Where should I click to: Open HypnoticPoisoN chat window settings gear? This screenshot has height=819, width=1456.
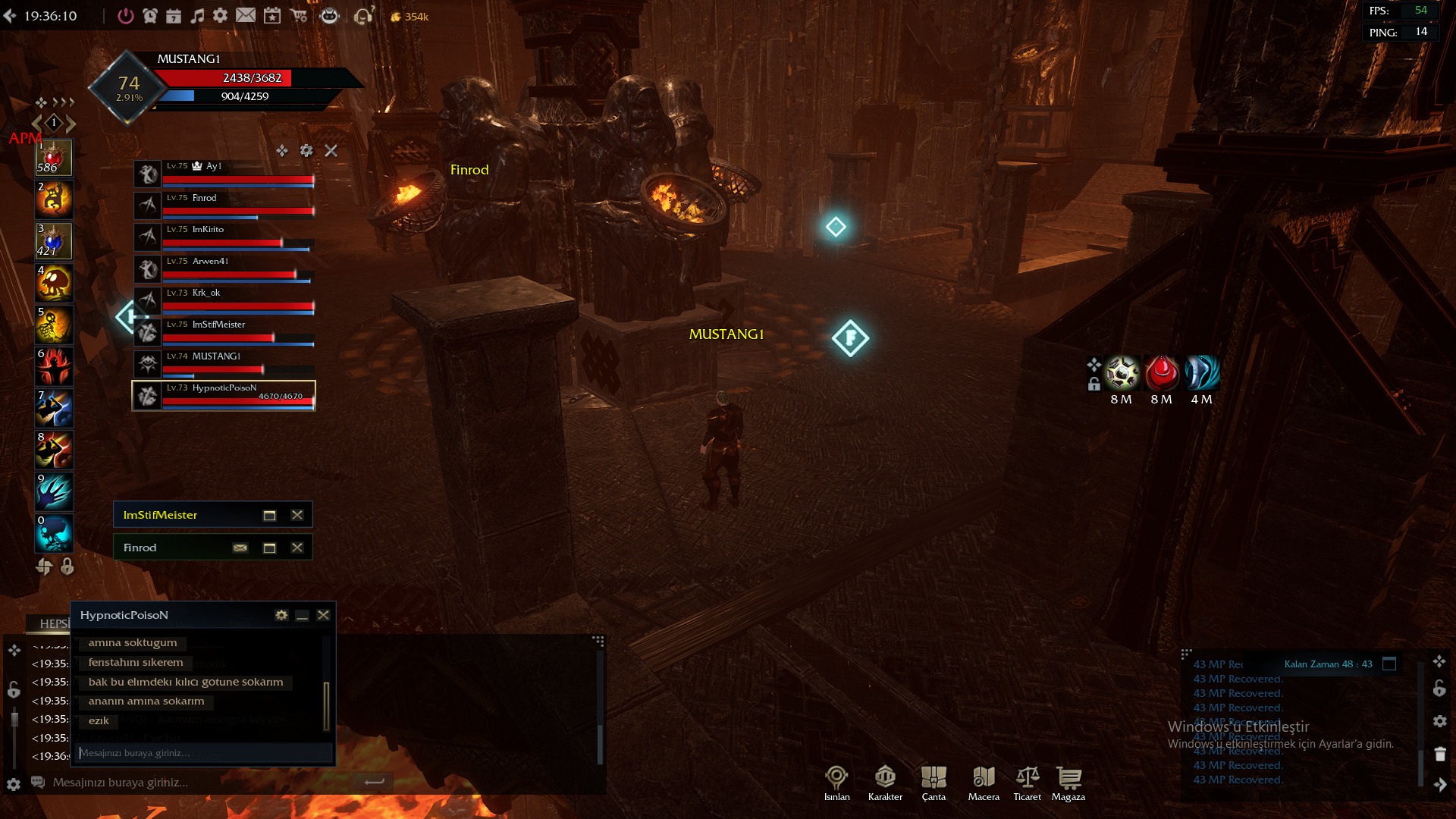281,615
